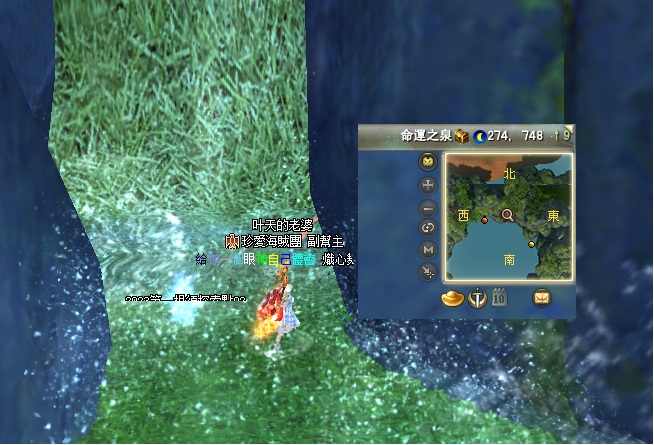The image size is (654, 445).
Task: Zoom out the minimap with minus button
Action: point(429,208)
